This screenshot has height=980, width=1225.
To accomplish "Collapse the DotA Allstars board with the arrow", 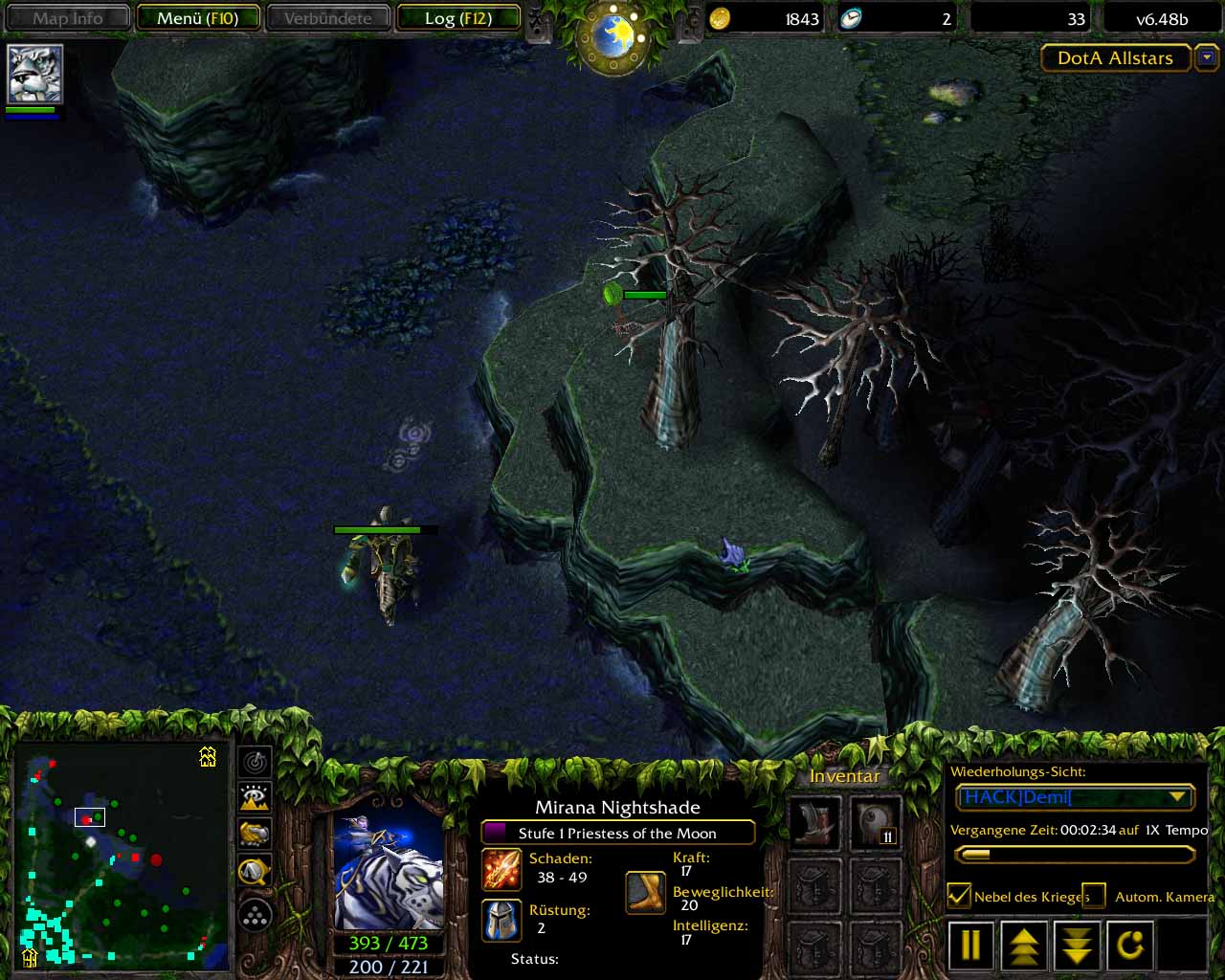I will pos(1207,58).
